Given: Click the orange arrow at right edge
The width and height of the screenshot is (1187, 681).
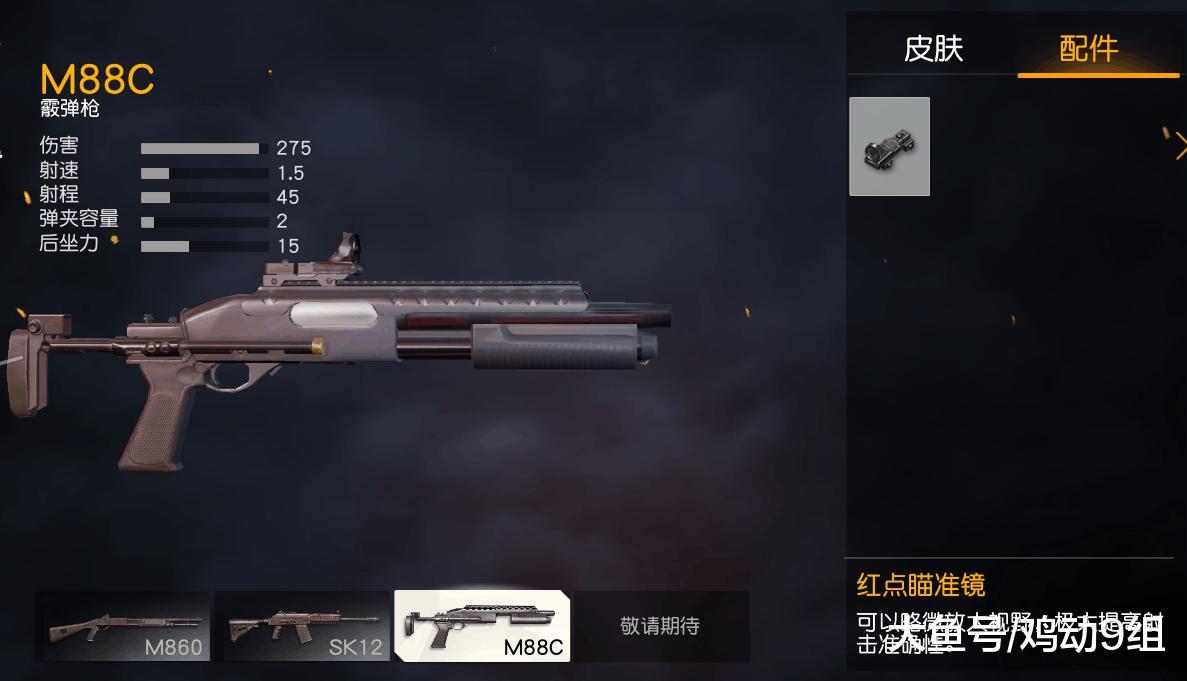Looking at the screenshot, I should [x=1181, y=147].
